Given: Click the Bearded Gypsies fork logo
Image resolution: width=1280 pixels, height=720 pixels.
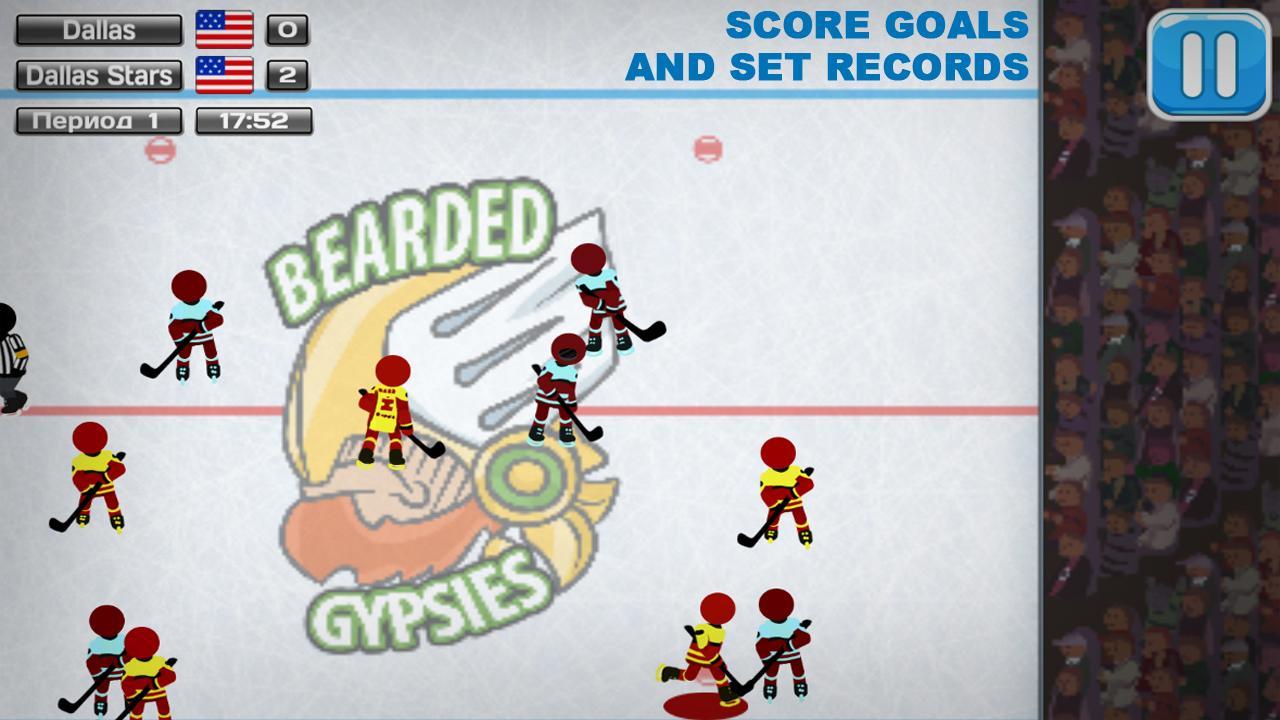Looking at the screenshot, I should coord(490,300).
